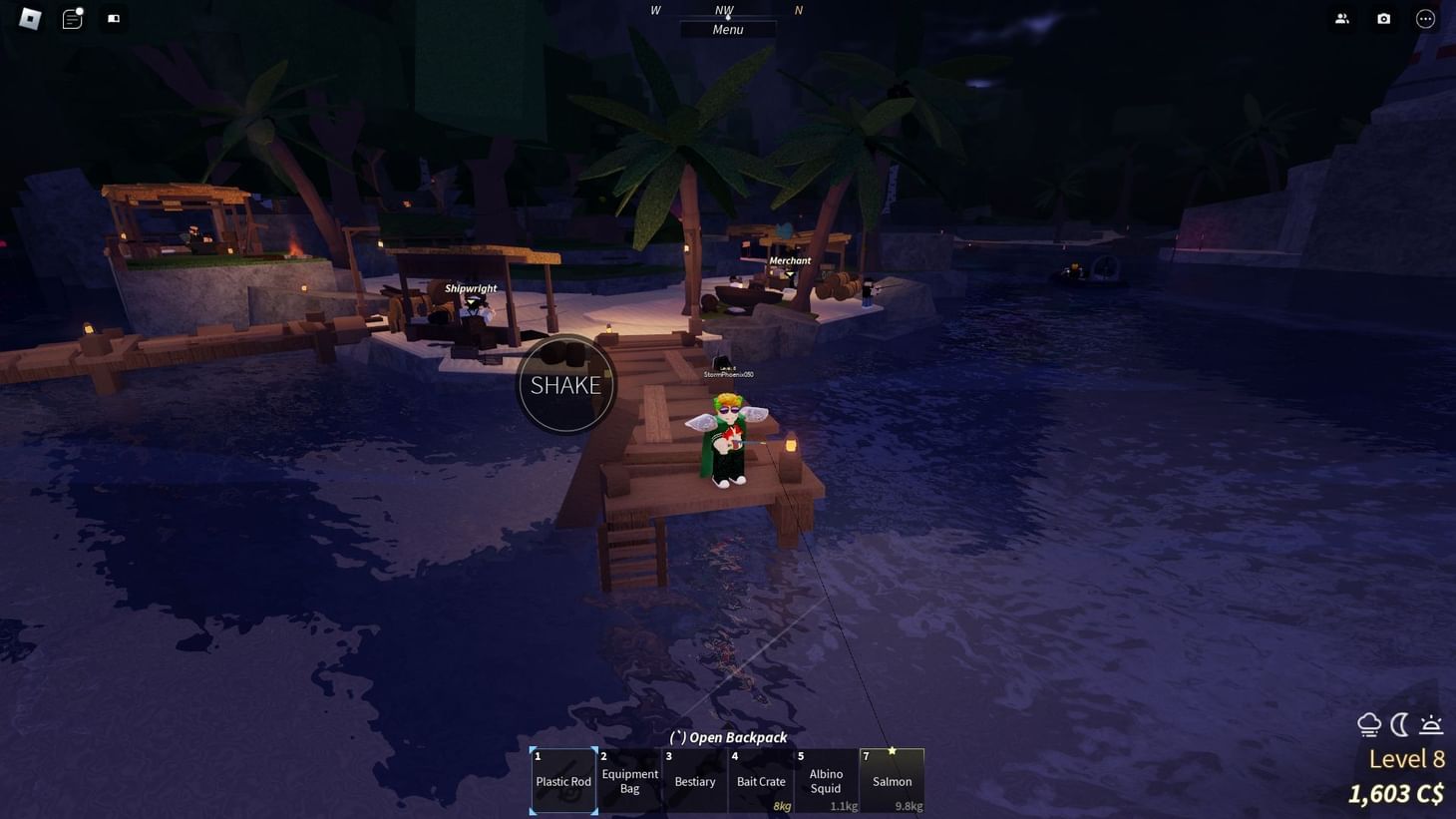Click the Merchant NPC nametag

tap(789, 260)
